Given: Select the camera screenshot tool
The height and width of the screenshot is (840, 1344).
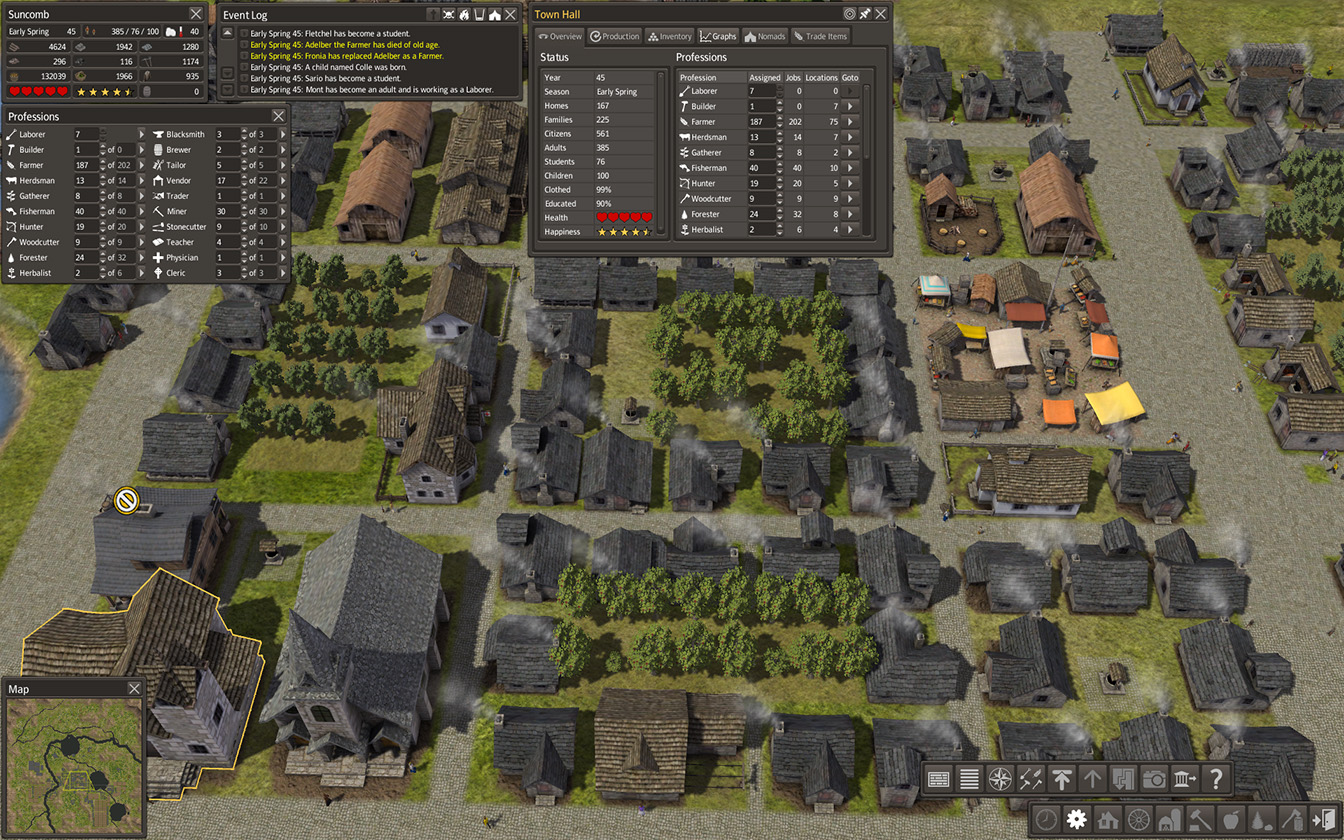Looking at the screenshot, I should tap(1154, 778).
